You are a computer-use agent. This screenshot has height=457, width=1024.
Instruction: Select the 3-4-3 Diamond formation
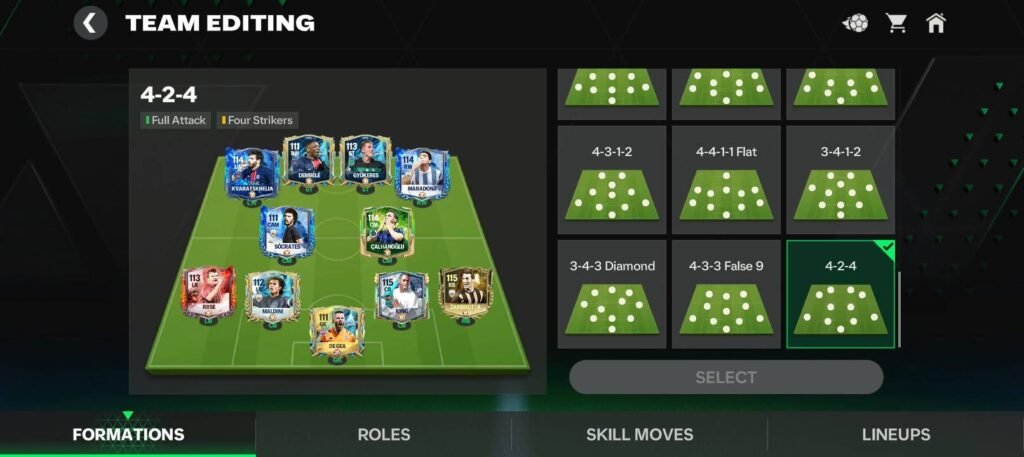(x=612, y=294)
